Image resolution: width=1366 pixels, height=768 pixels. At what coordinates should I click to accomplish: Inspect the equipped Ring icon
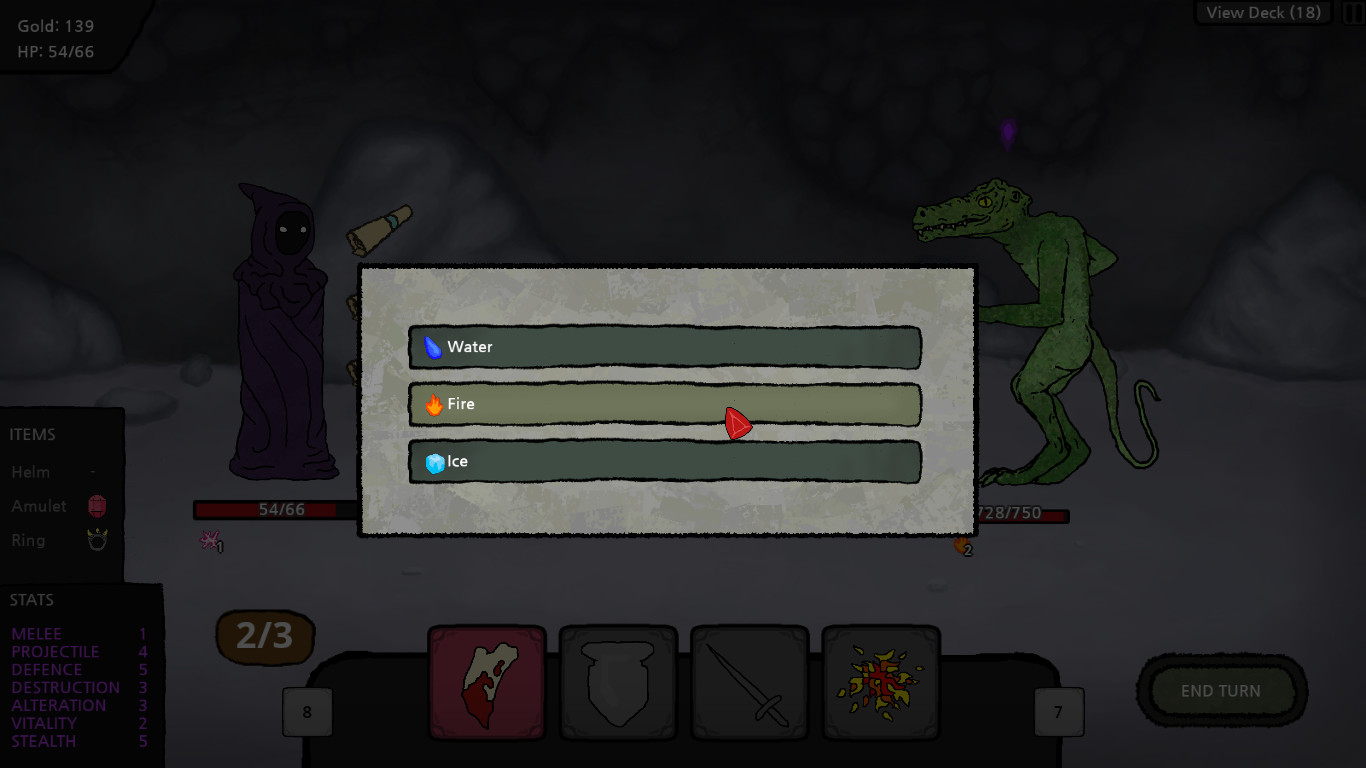[x=97, y=540]
